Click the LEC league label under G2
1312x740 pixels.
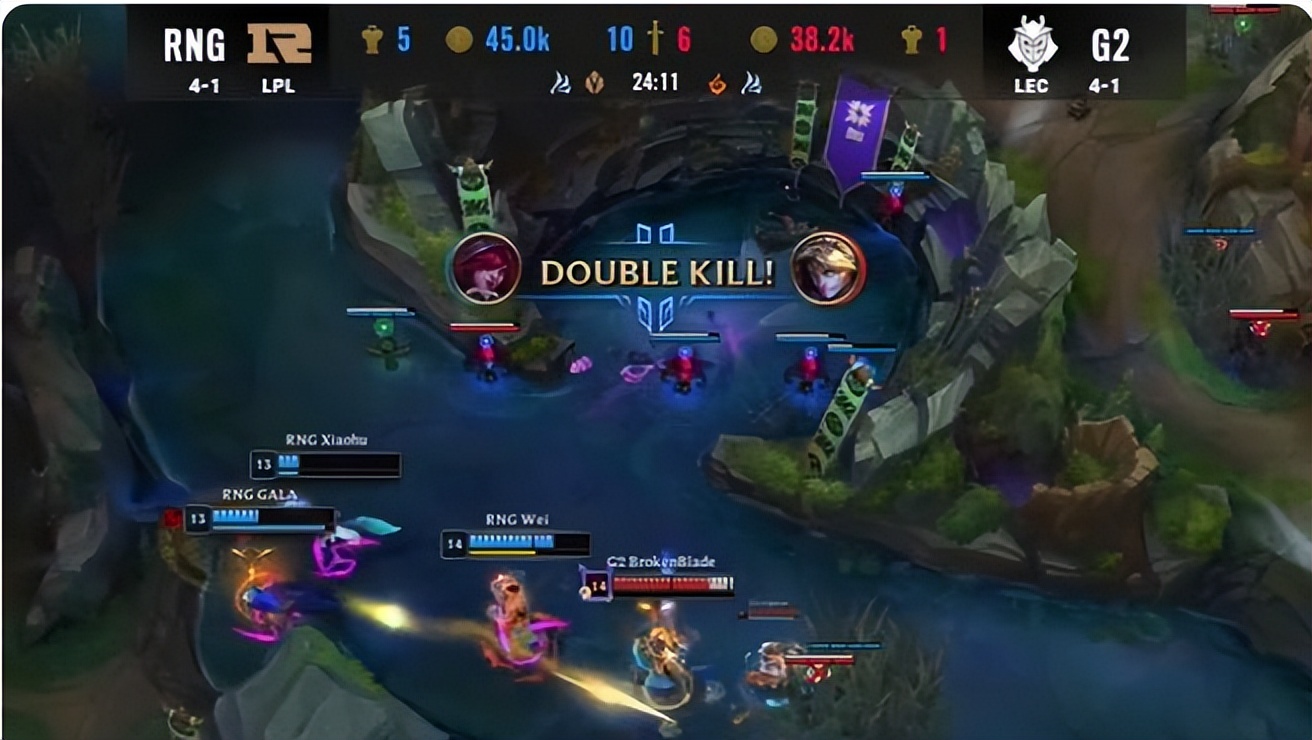[1030, 87]
